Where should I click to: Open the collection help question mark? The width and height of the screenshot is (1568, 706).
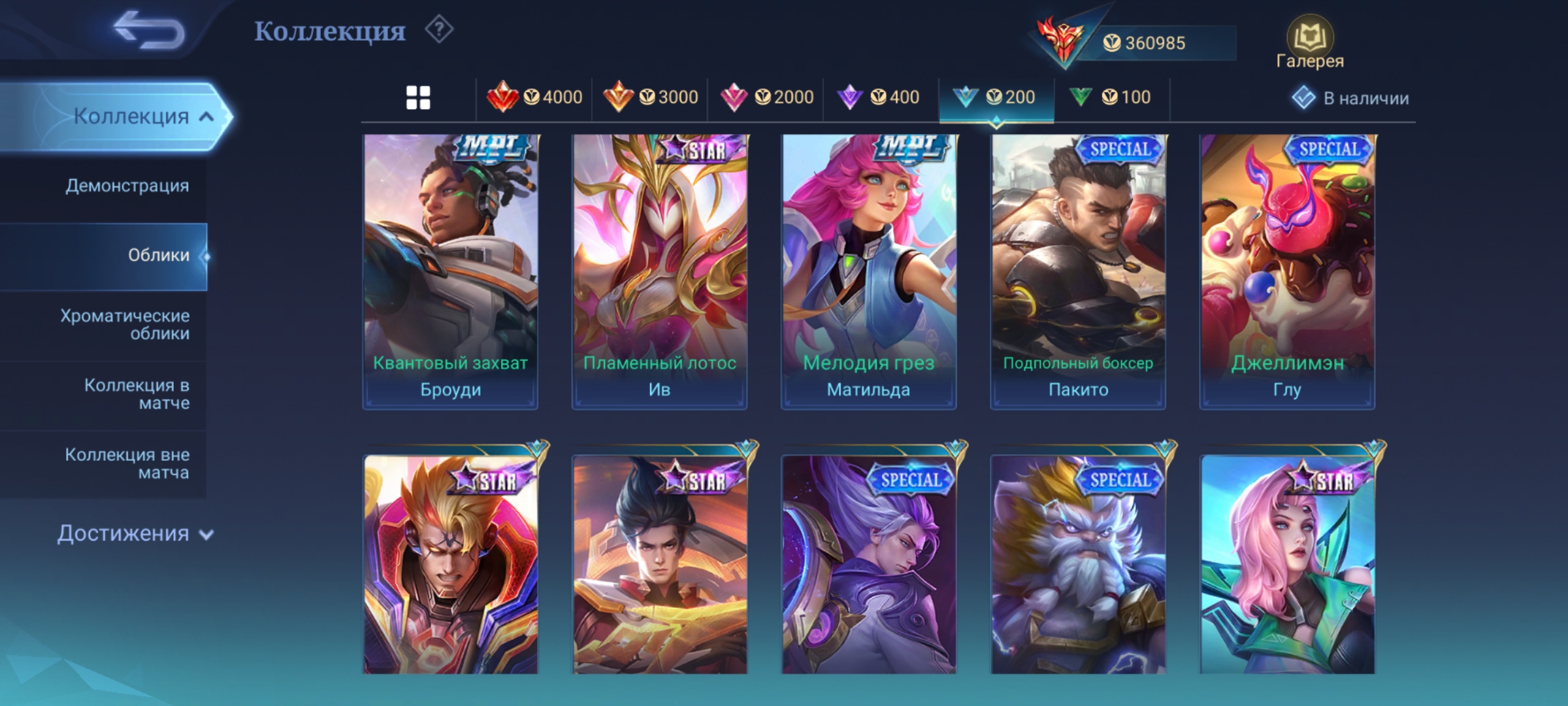coord(439,30)
